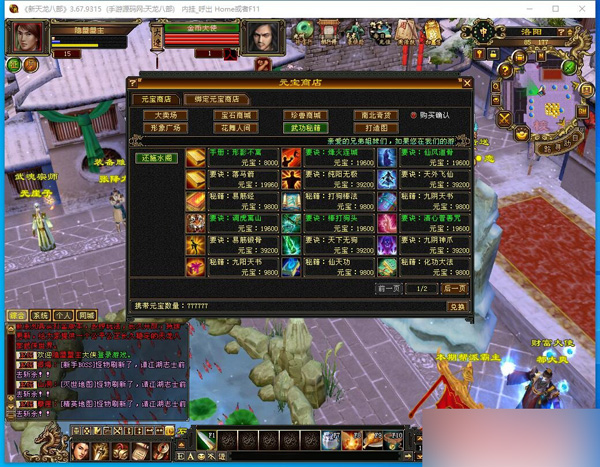Viewport: 600px width, 467px height.
Task: Click the 兑换 exchange button
Action: click(x=455, y=306)
